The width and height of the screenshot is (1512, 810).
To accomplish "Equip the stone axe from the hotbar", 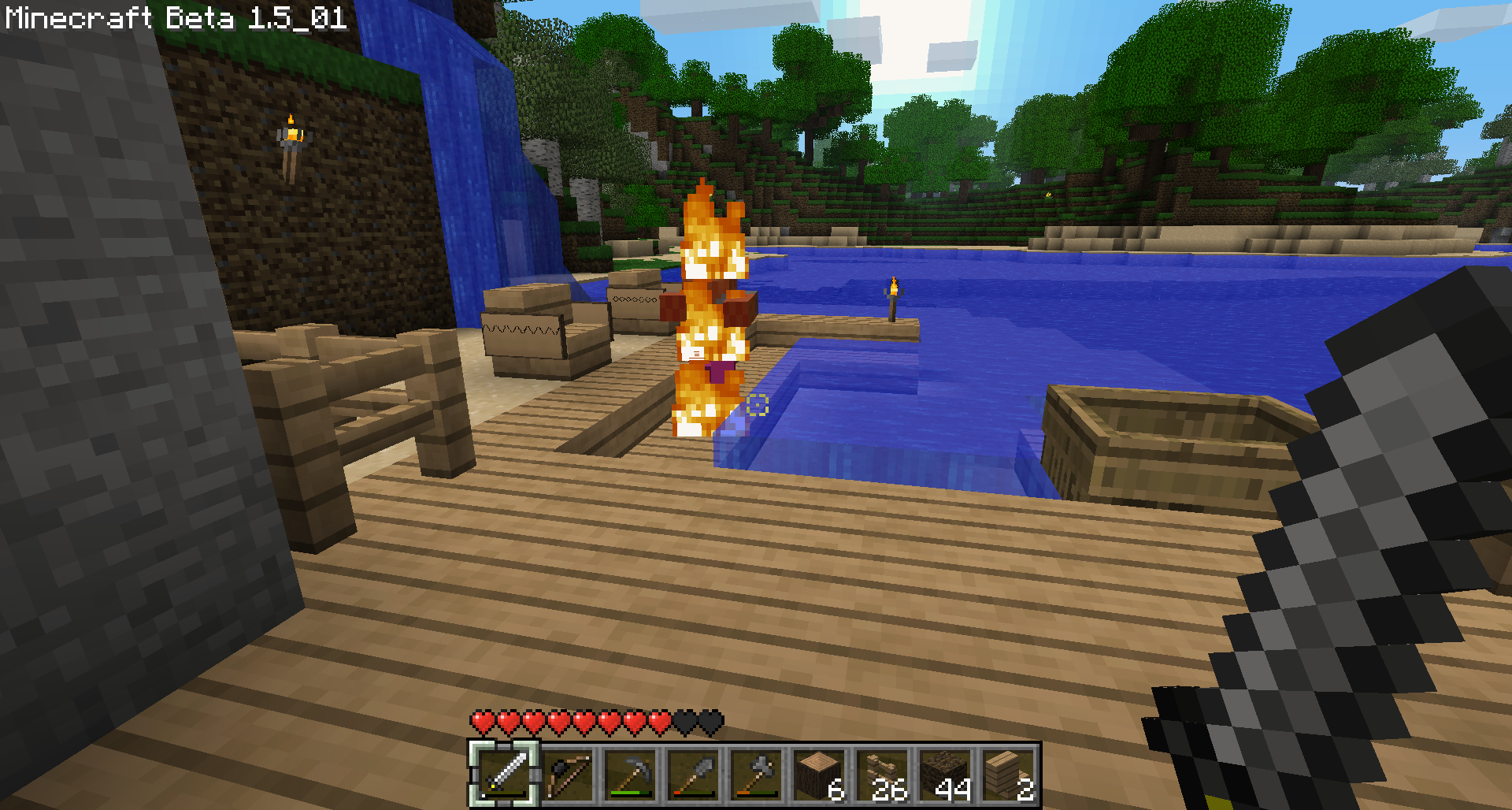I will click(757, 774).
